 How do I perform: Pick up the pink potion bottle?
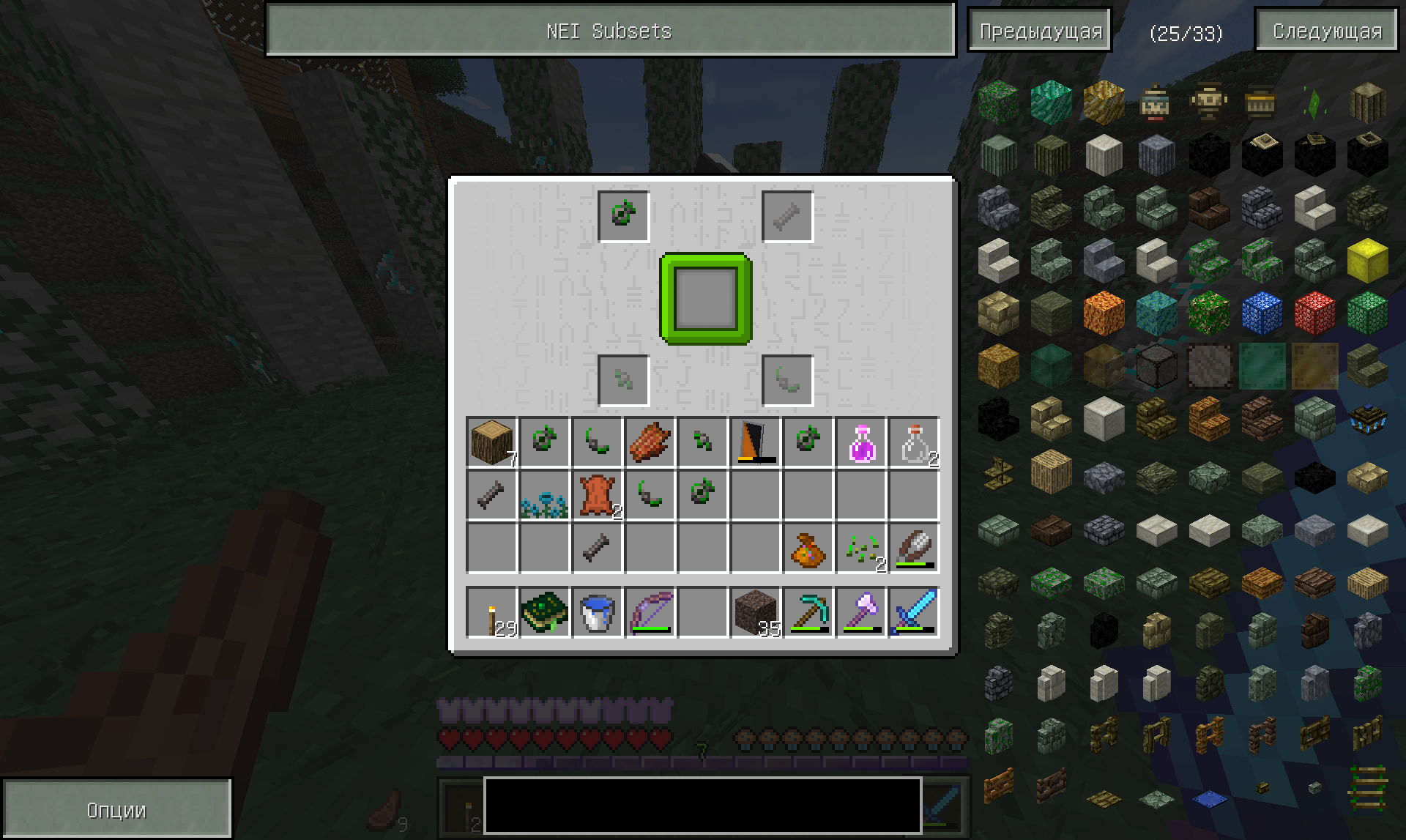click(860, 440)
